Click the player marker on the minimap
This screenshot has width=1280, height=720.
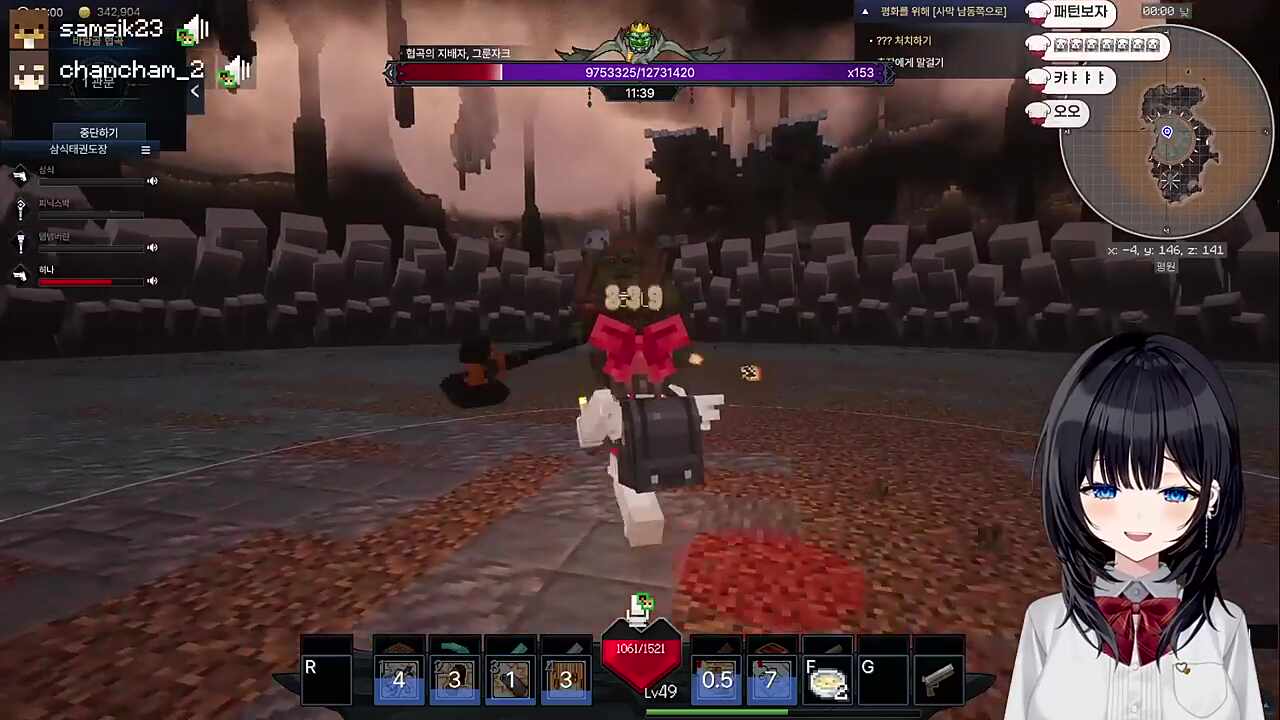pyautogui.click(x=1167, y=131)
